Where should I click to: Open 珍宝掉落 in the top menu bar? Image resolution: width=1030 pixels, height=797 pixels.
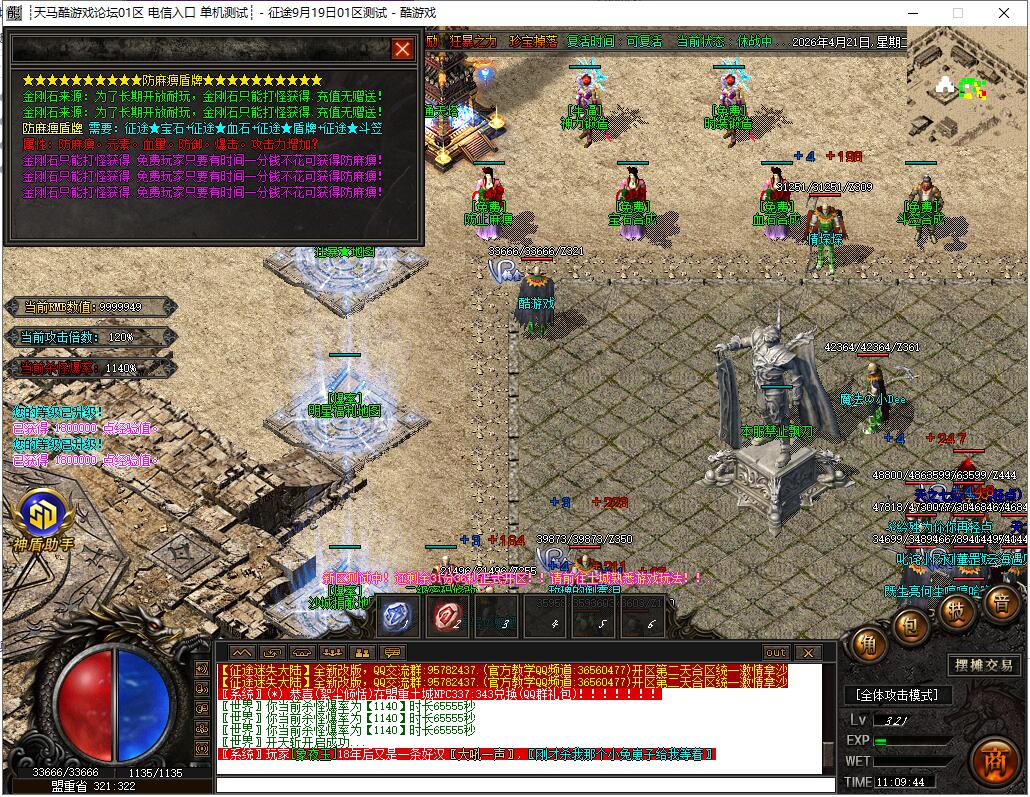pos(532,42)
